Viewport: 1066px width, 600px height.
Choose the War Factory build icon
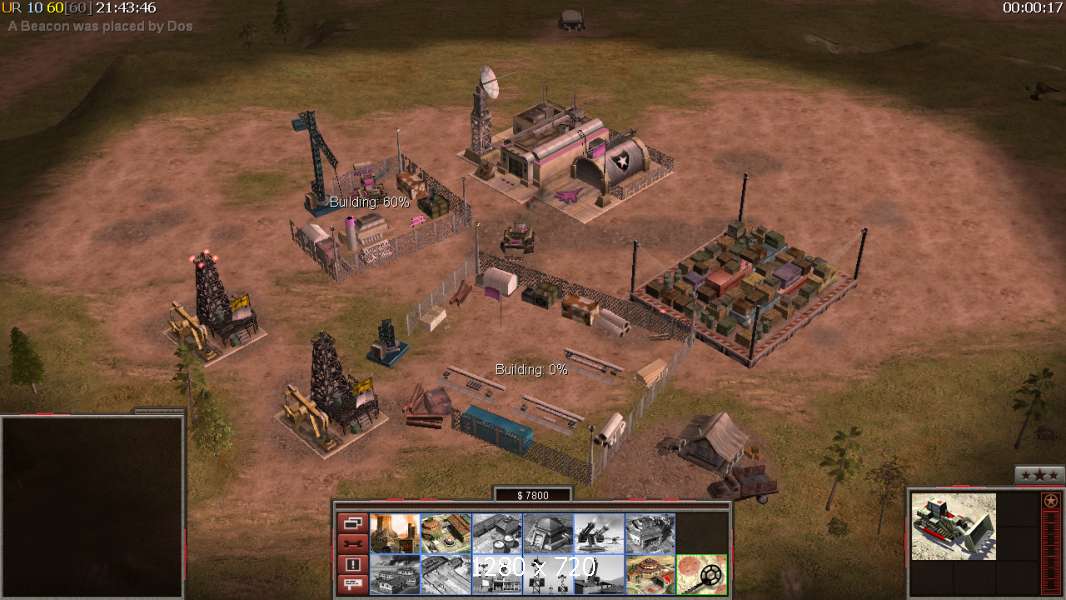point(650,533)
